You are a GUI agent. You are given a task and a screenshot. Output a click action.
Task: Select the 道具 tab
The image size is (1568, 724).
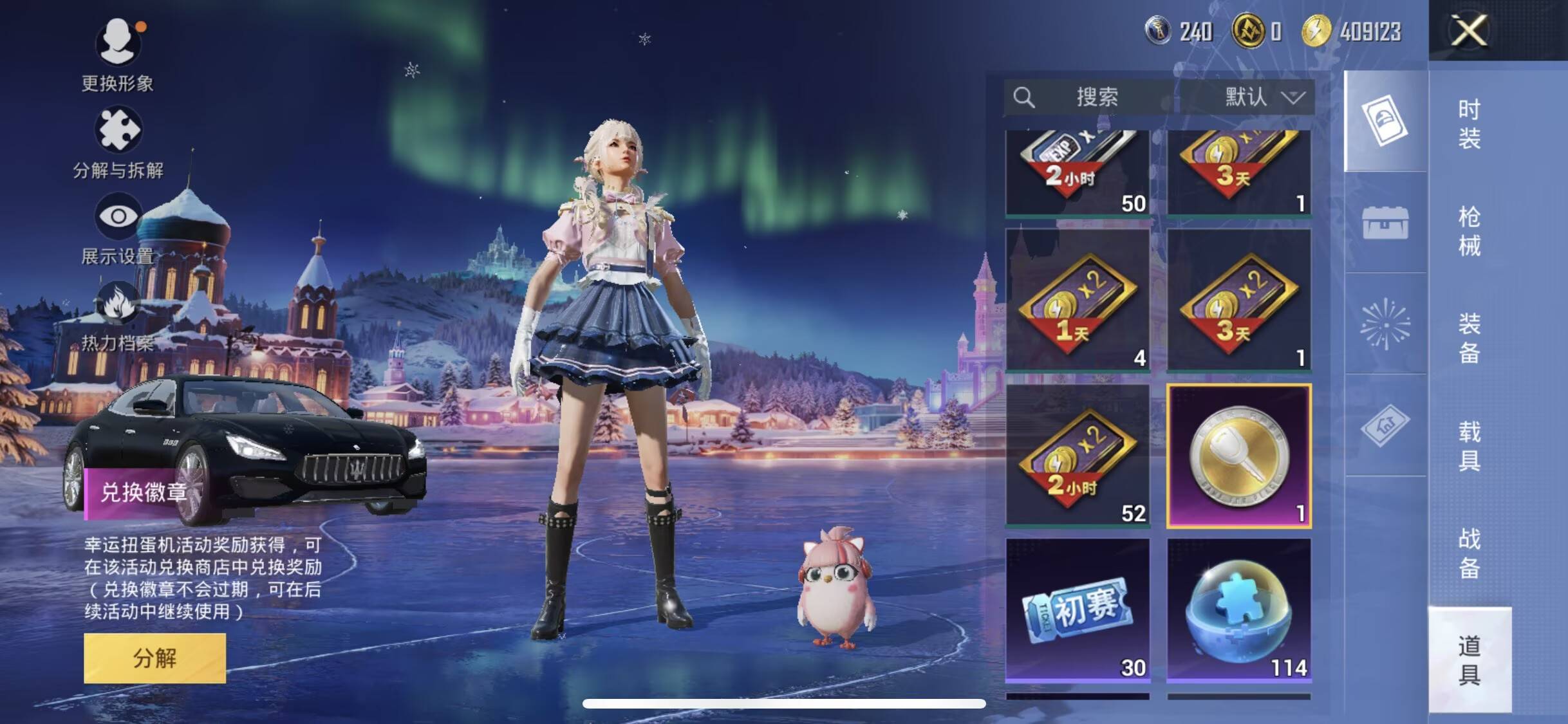click(1469, 660)
